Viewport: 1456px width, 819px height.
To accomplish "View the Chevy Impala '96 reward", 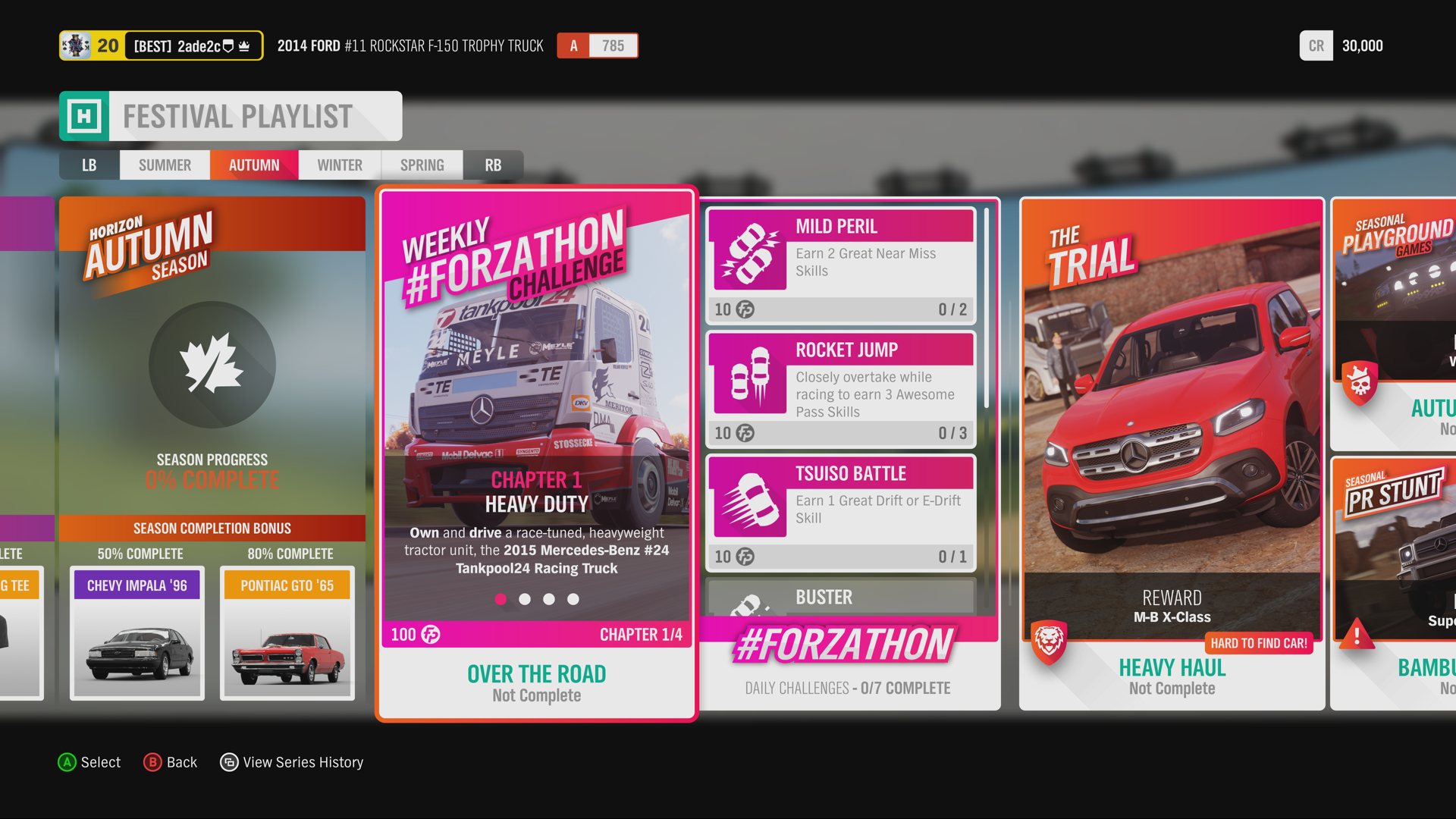I will click(137, 632).
